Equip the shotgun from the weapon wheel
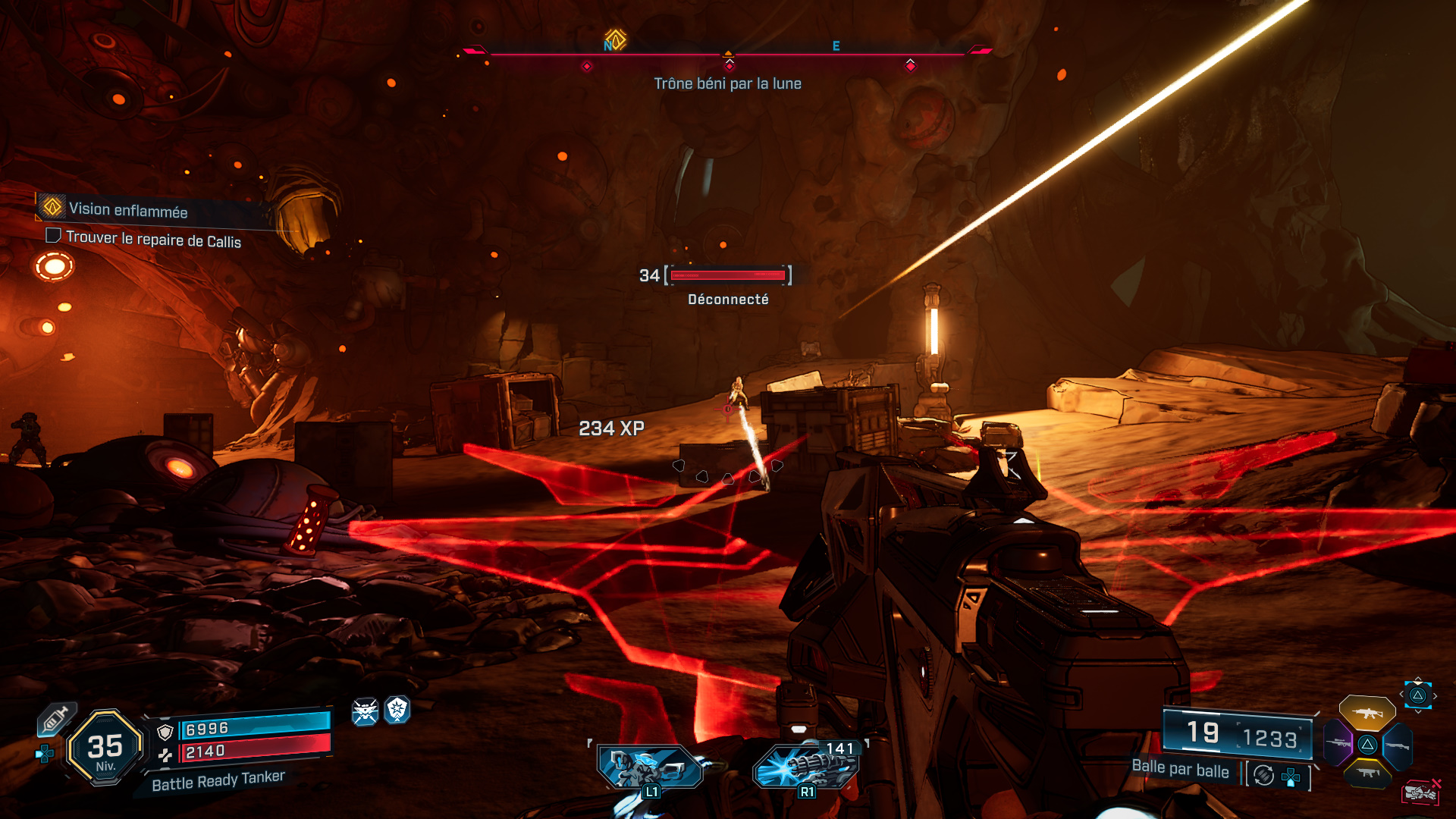The width and height of the screenshot is (1456, 819). [x=1398, y=745]
